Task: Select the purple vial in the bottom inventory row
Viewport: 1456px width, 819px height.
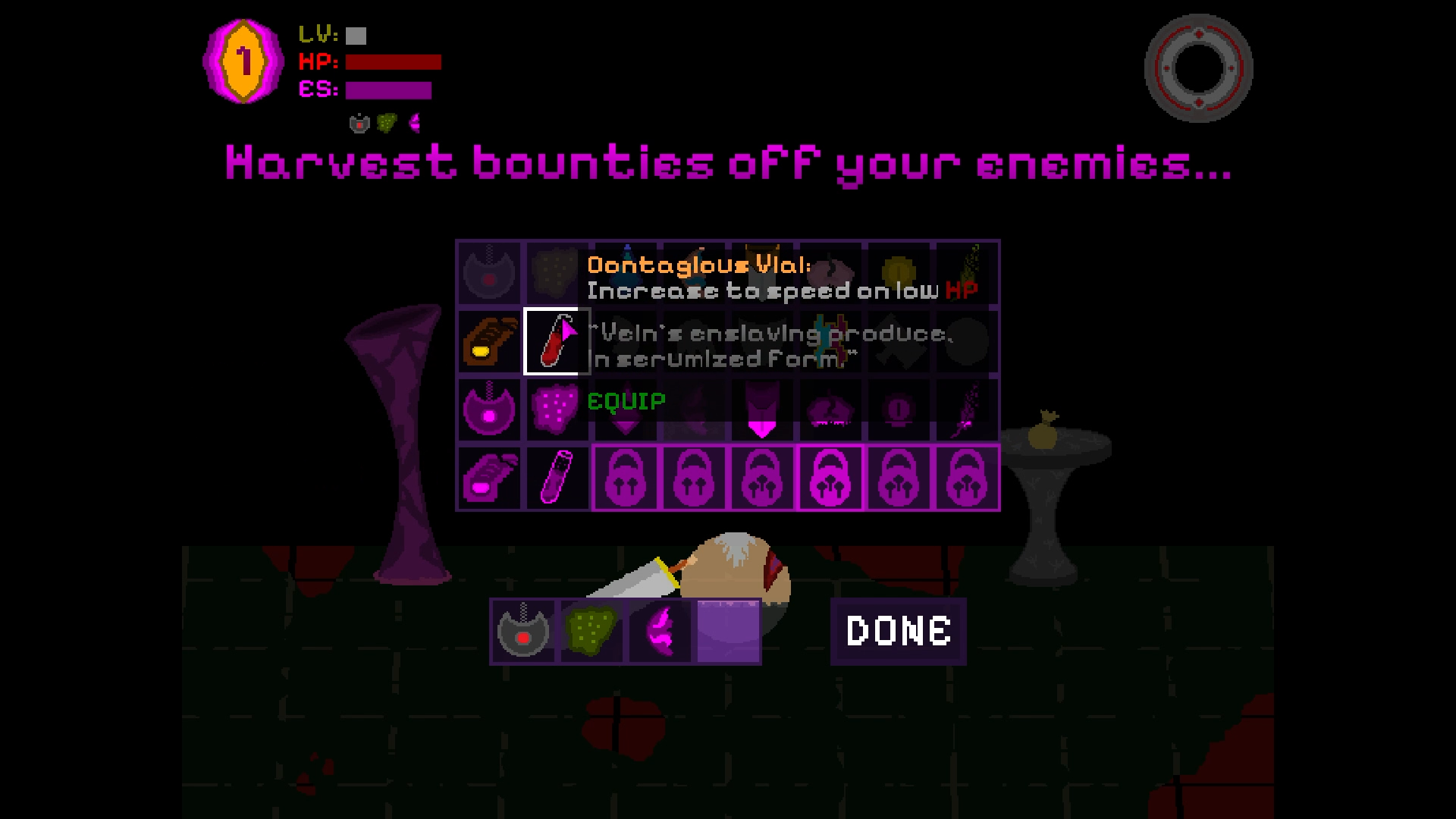Action: [x=556, y=478]
